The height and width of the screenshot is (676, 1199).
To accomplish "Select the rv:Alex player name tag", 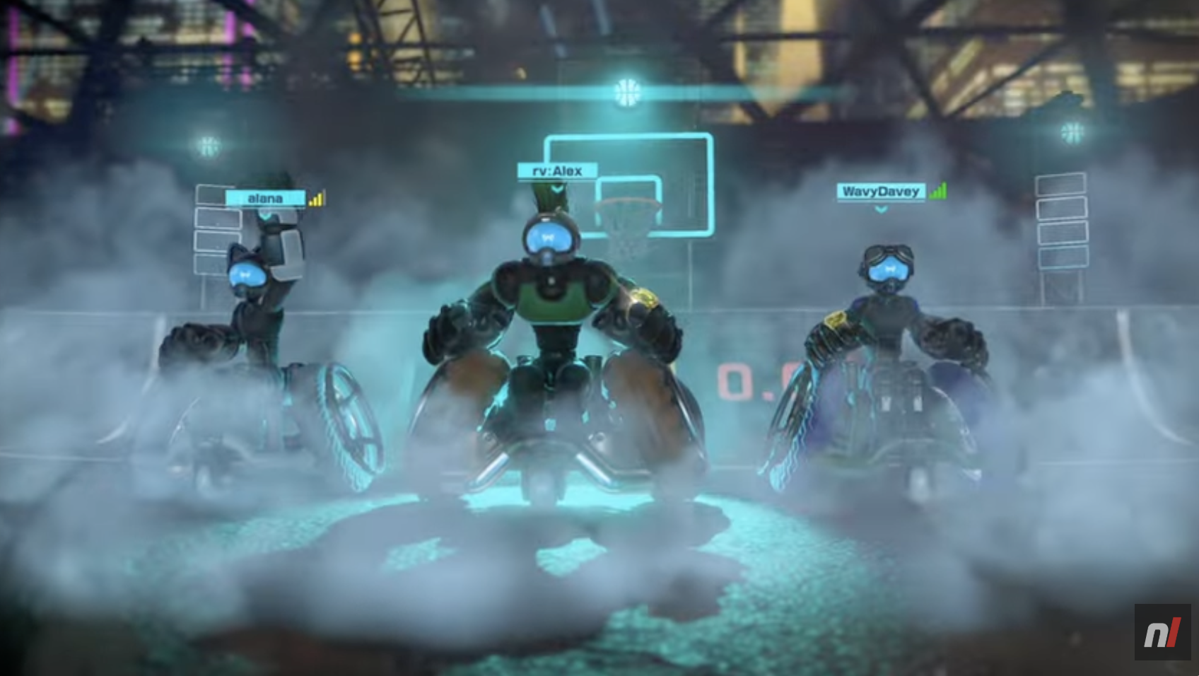I will pos(557,171).
